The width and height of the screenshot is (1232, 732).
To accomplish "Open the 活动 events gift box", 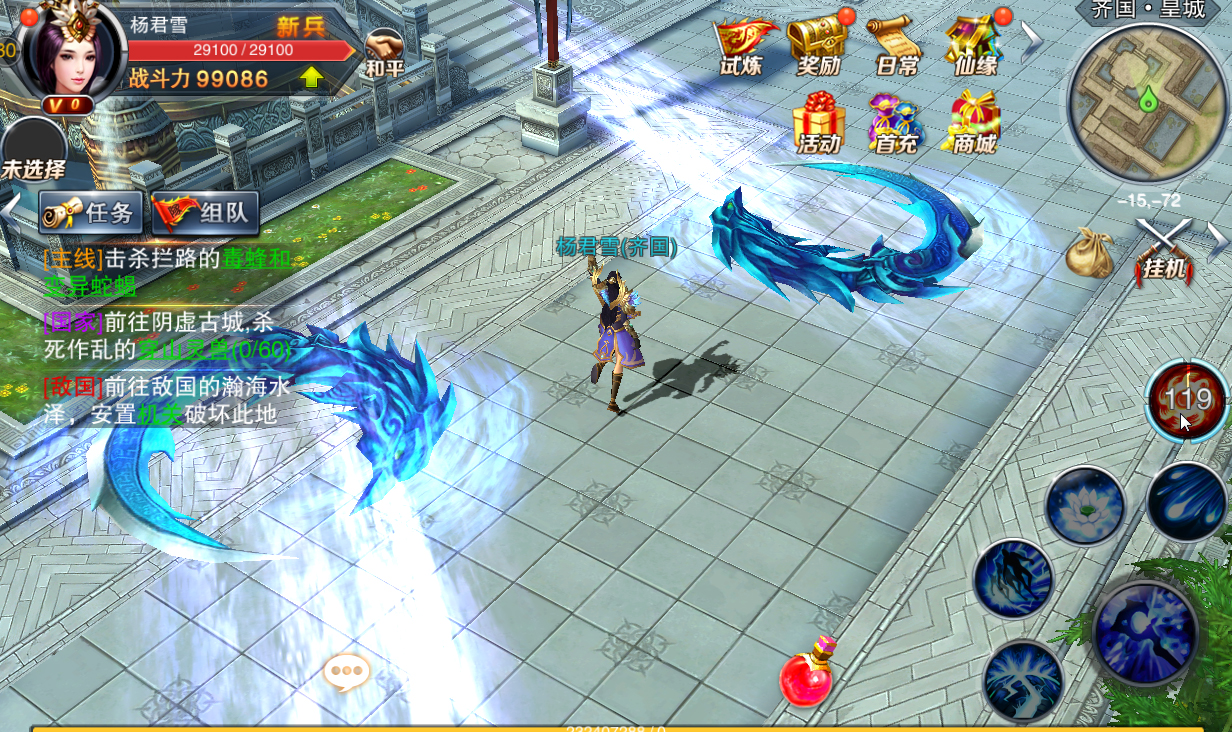I will 818,122.
